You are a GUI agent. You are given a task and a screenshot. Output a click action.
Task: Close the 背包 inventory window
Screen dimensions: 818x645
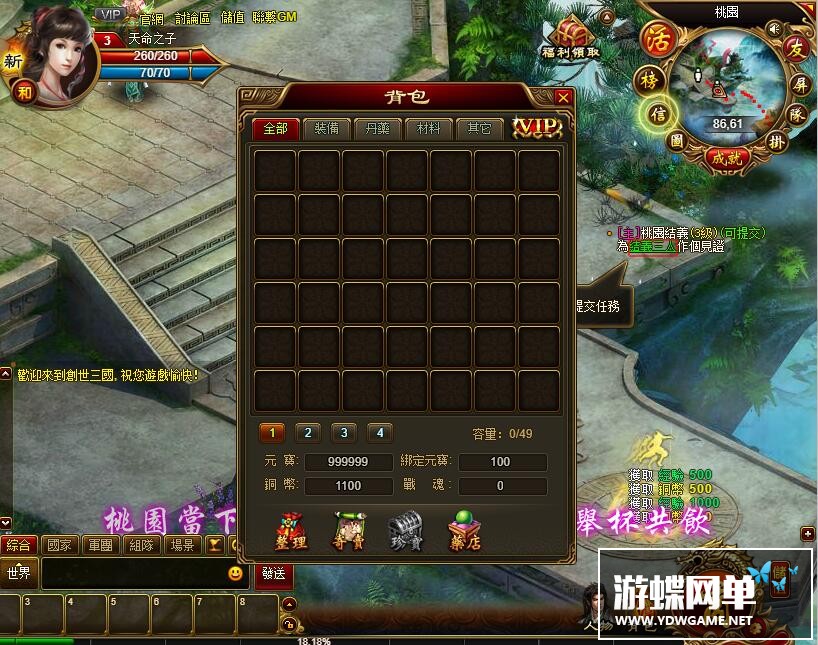click(563, 97)
